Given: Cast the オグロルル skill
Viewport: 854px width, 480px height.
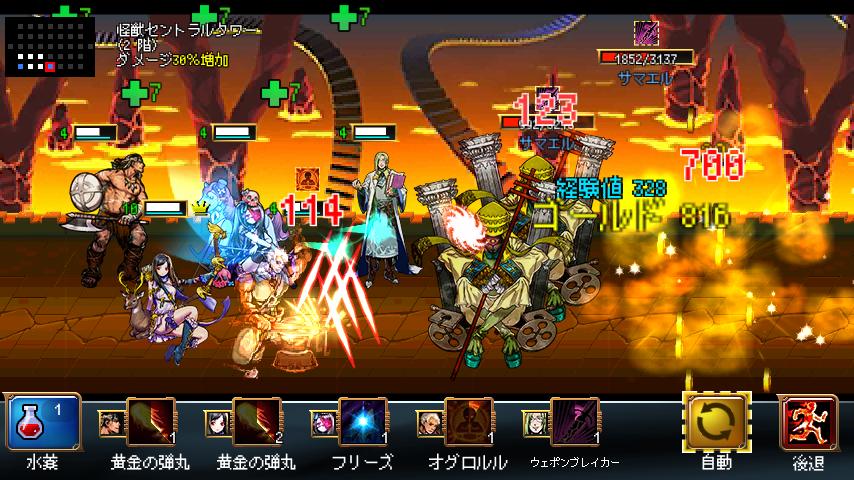Looking at the screenshot, I should [x=468, y=423].
